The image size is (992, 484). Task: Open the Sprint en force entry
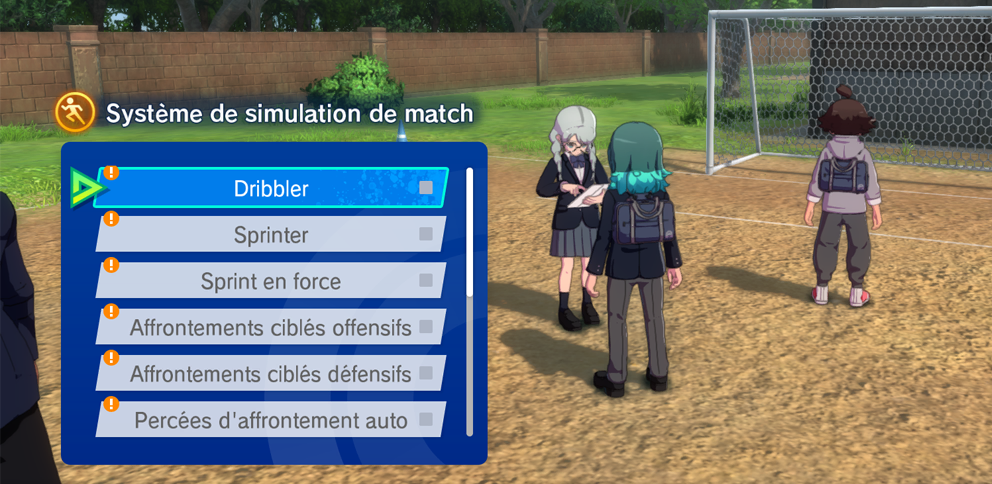click(x=270, y=281)
